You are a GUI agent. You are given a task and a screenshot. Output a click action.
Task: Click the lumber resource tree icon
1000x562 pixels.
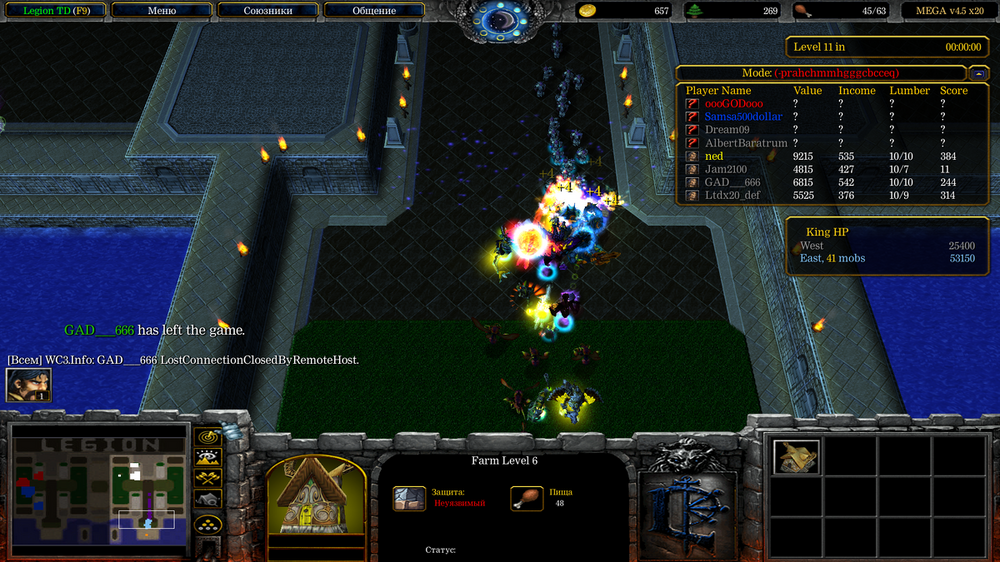pos(695,11)
